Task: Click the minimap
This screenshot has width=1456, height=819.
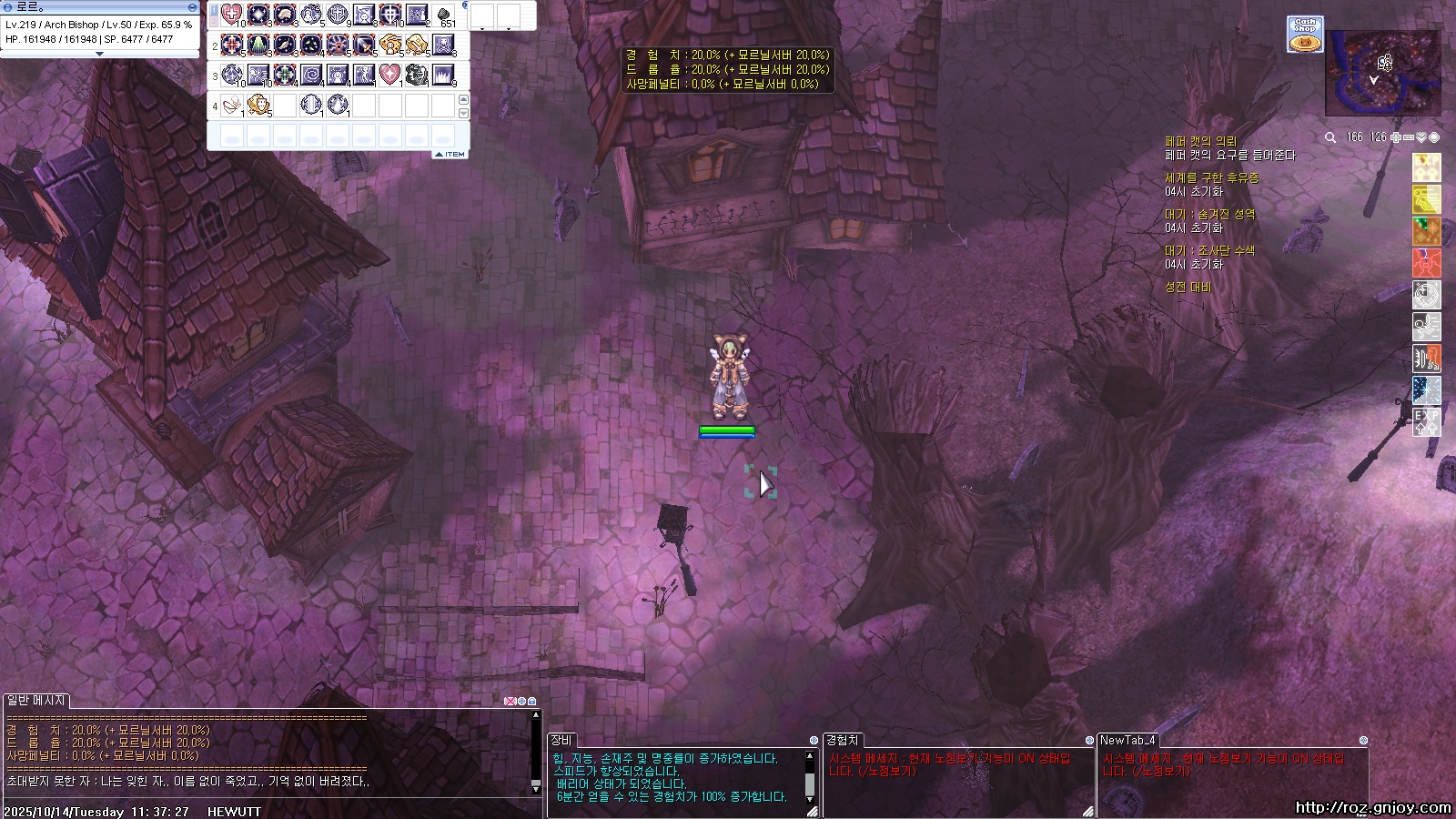Action: (x=1382, y=73)
